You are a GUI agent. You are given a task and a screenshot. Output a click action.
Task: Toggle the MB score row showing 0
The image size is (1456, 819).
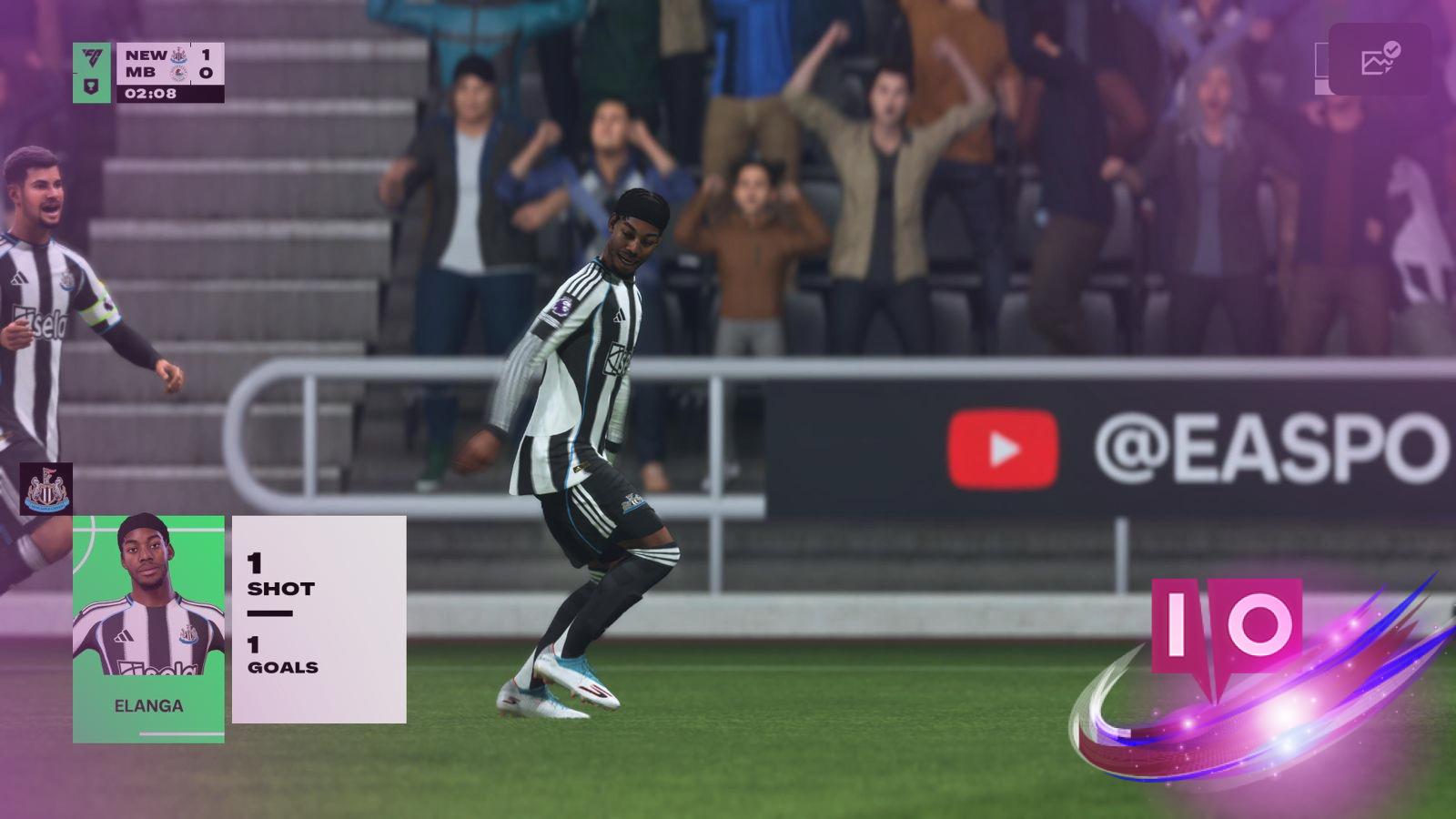[207, 72]
